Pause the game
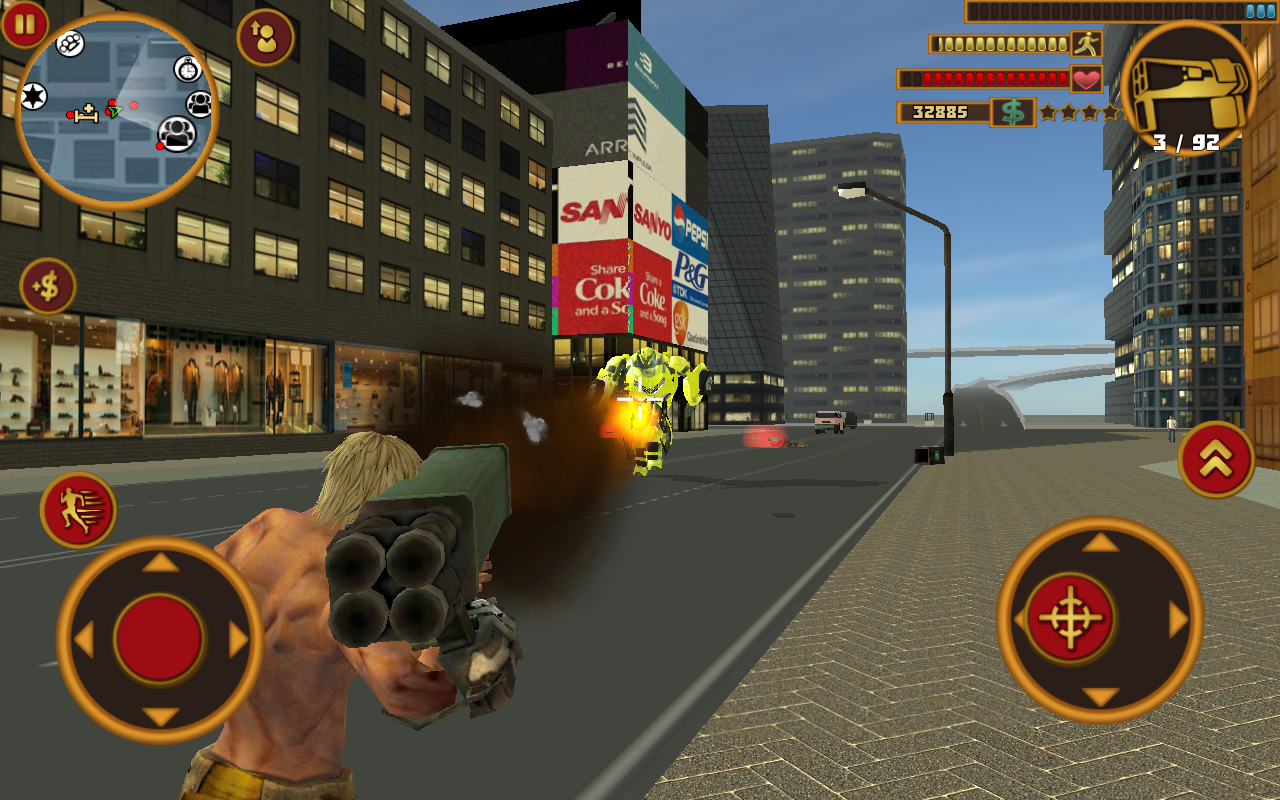This screenshot has height=800, width=1280. 26,26
